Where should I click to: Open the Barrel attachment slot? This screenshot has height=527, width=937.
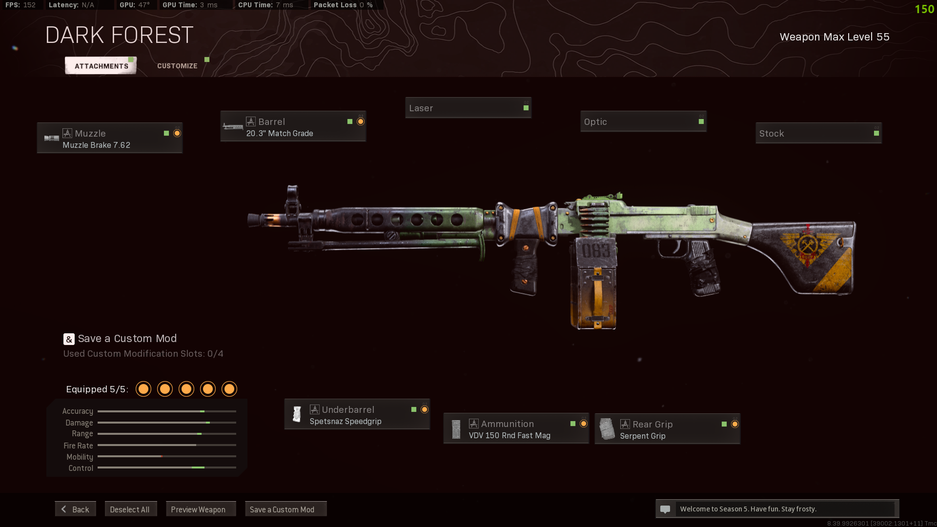click(293, 127)
